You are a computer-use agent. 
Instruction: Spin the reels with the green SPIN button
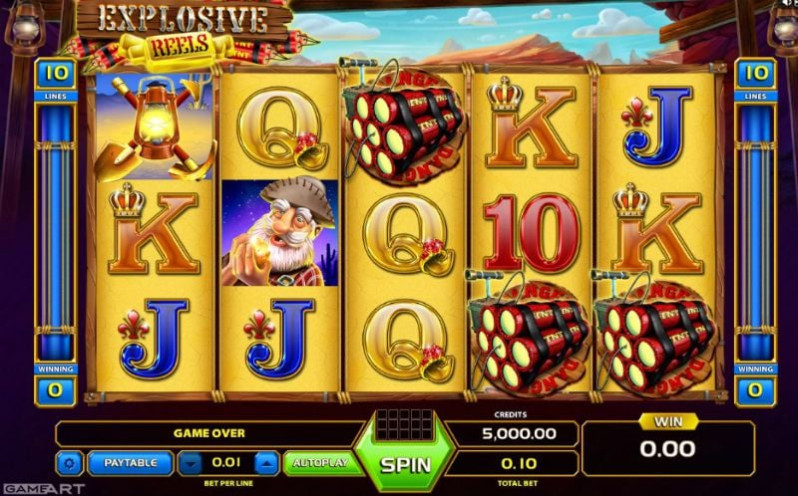pyautogui.click(x=406, y=464)
